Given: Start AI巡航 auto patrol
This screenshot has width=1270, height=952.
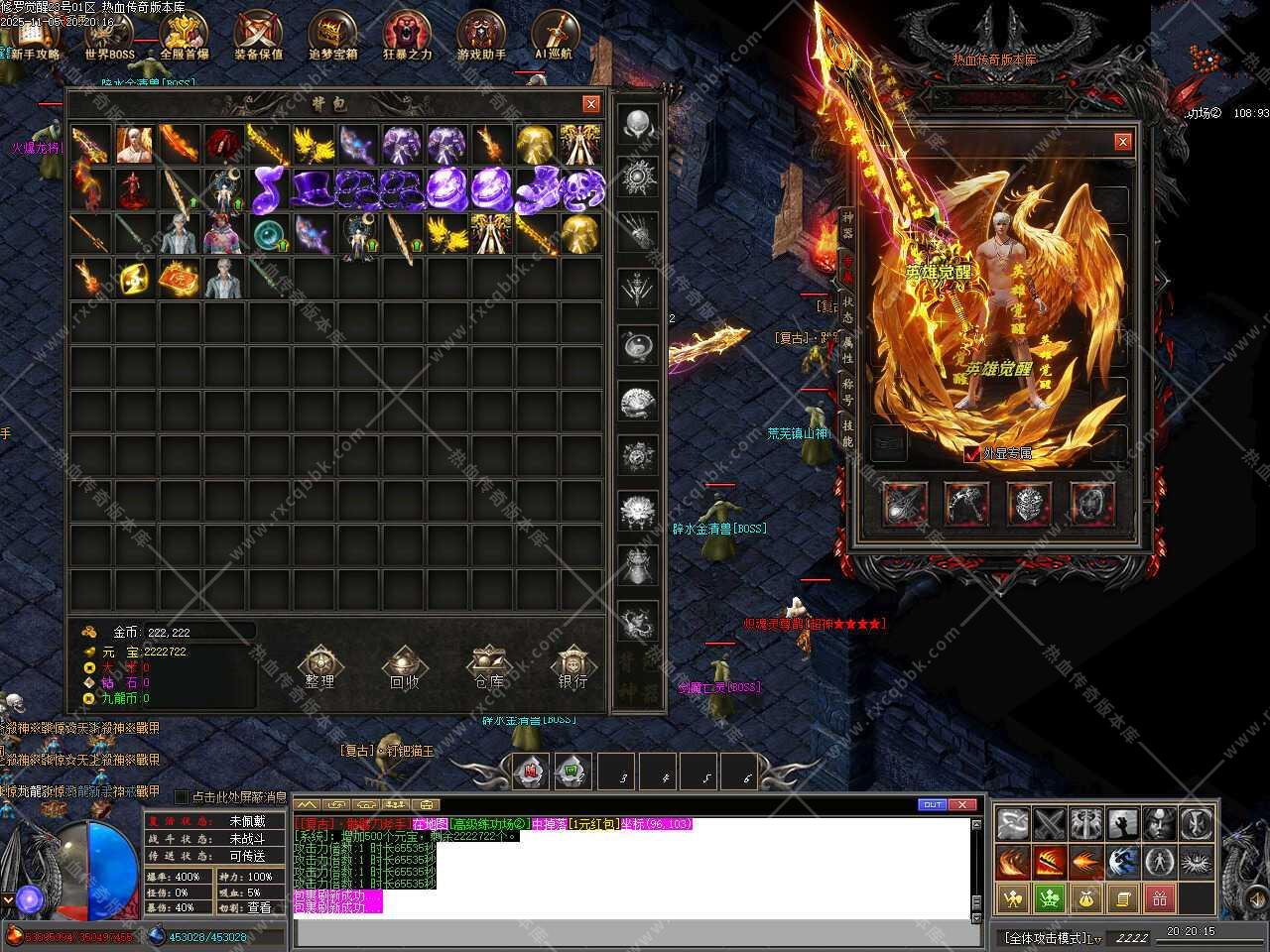Looking at the screenshot, I should [x=554, y=35].
